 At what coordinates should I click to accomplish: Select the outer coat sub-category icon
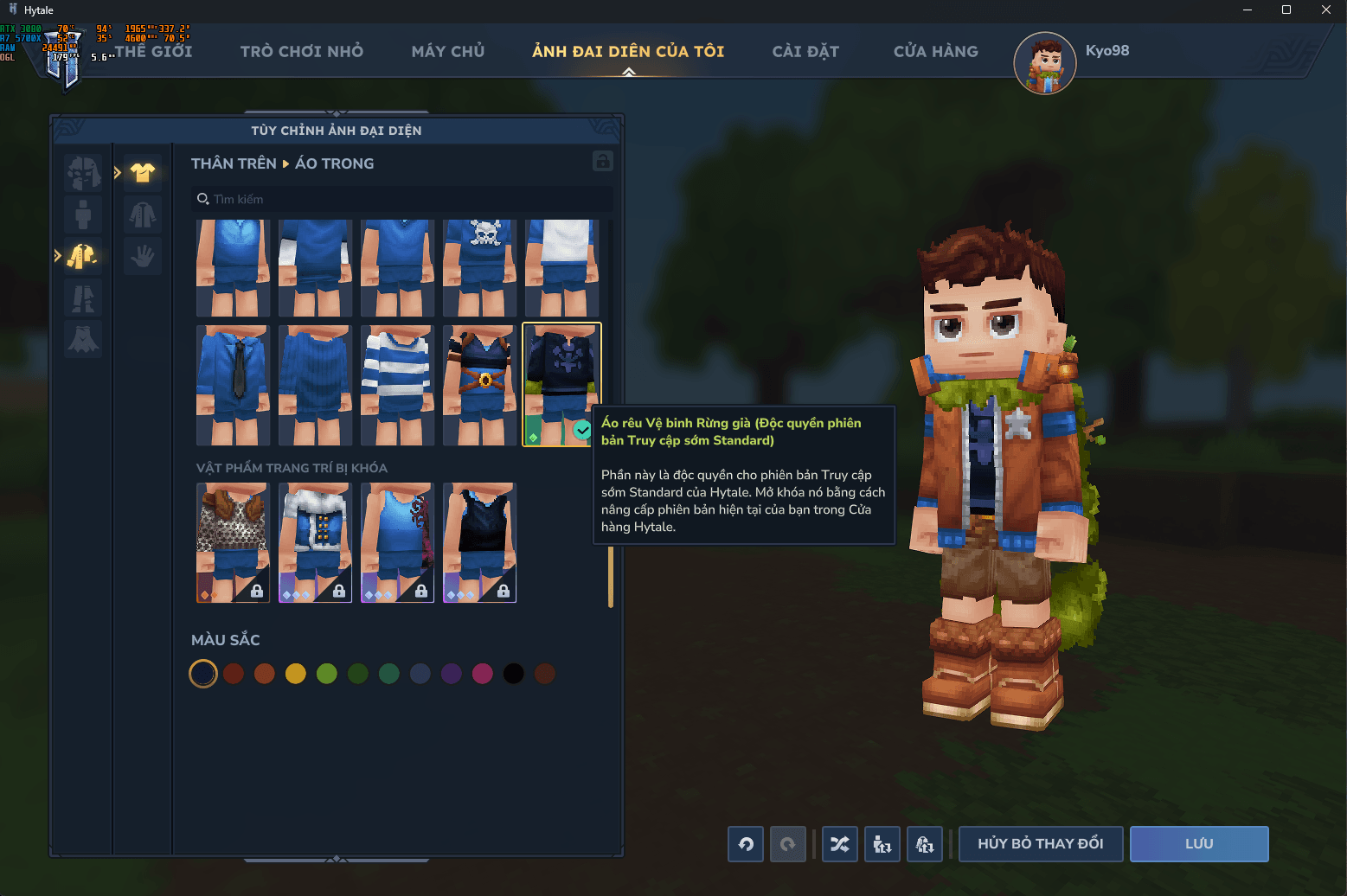coord(142,214)
